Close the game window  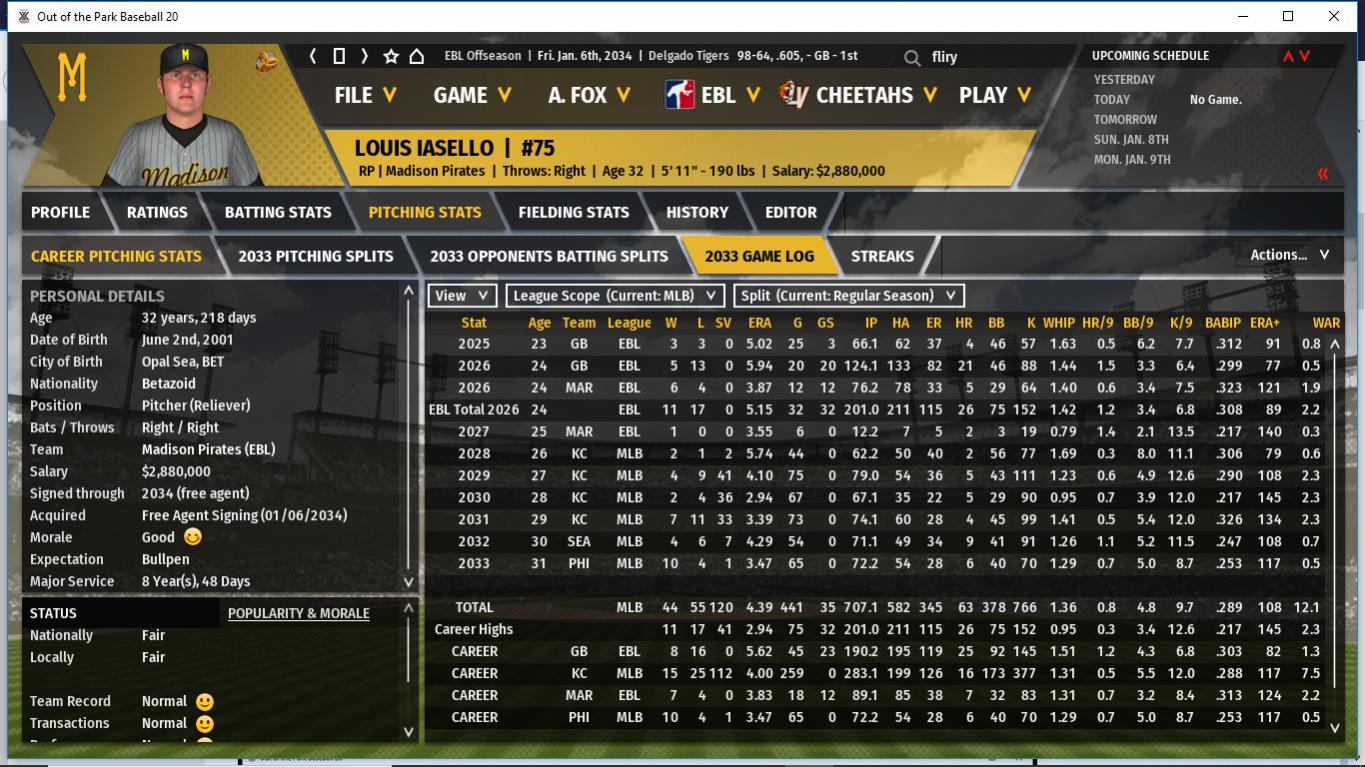tap(1334, 16)
